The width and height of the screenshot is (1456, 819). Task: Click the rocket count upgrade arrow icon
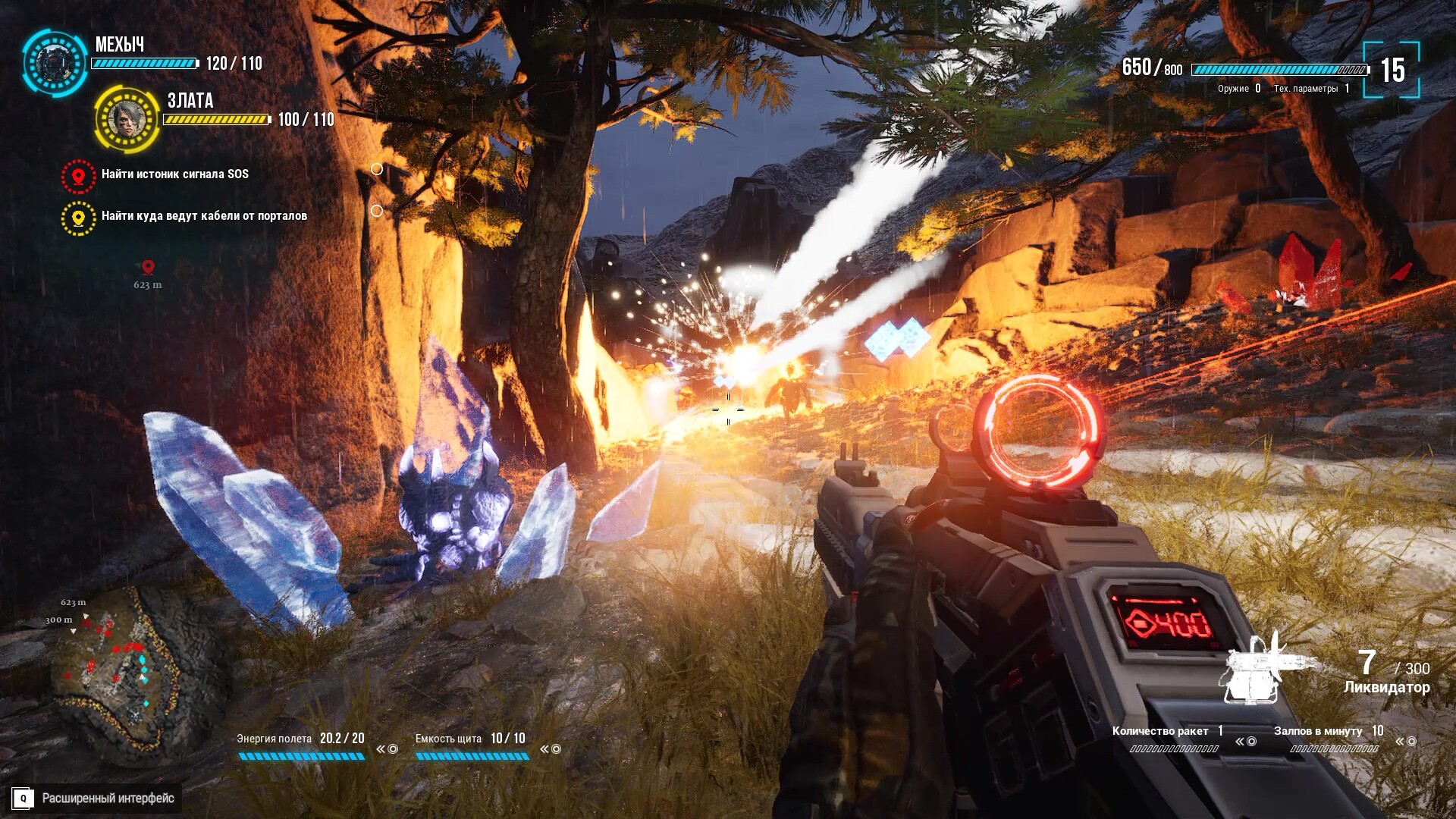pyautogui.click(x=1246, y=742)
